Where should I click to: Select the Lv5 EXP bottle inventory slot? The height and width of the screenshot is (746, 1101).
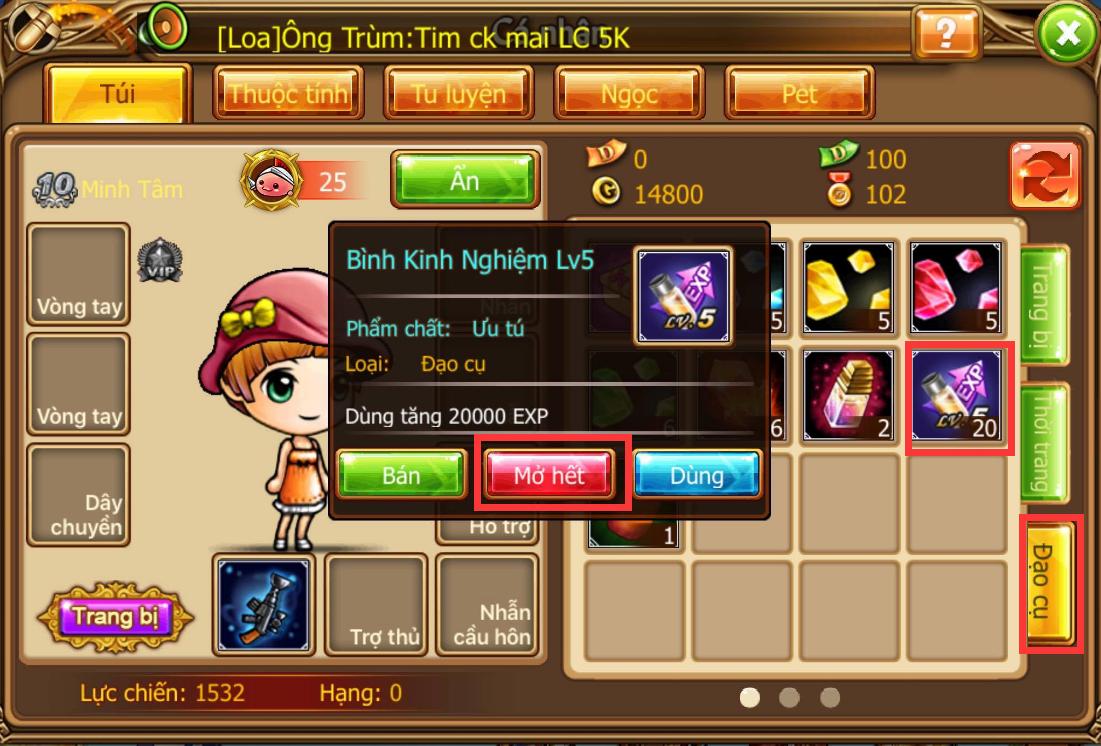[958, 395]
